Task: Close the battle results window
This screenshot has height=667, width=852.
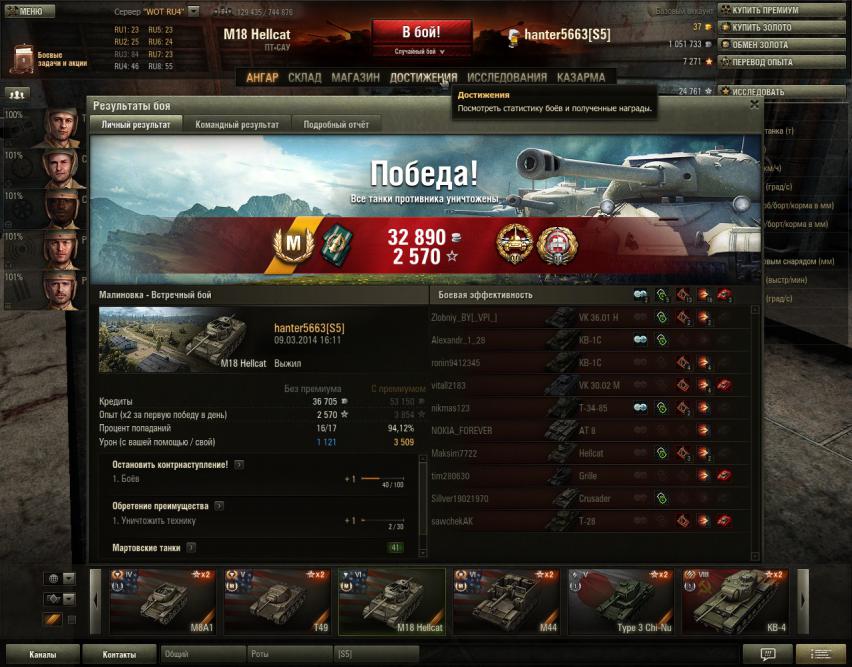Action: (754, 104)
